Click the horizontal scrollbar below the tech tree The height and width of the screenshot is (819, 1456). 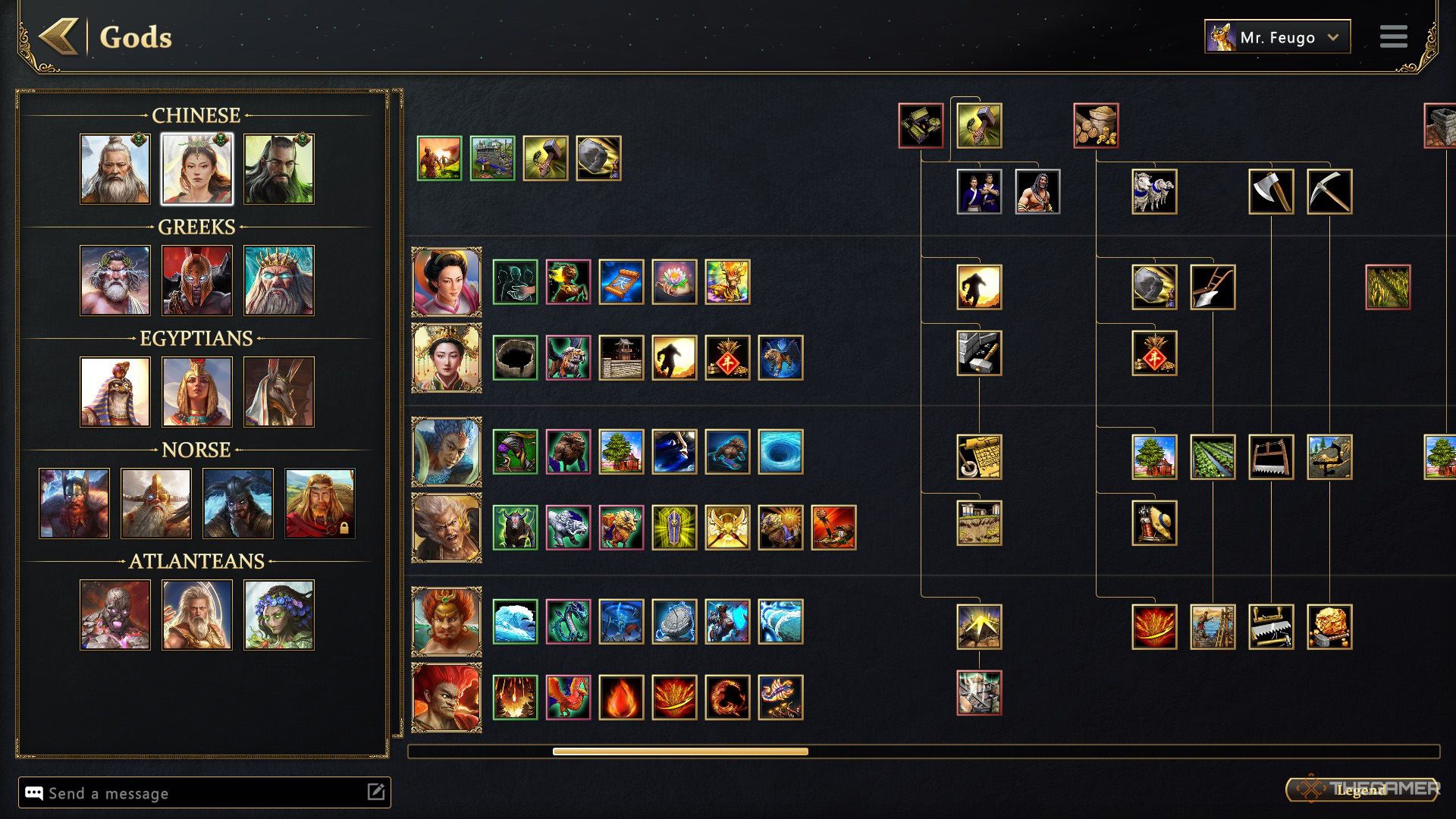[x=682, y=749]
